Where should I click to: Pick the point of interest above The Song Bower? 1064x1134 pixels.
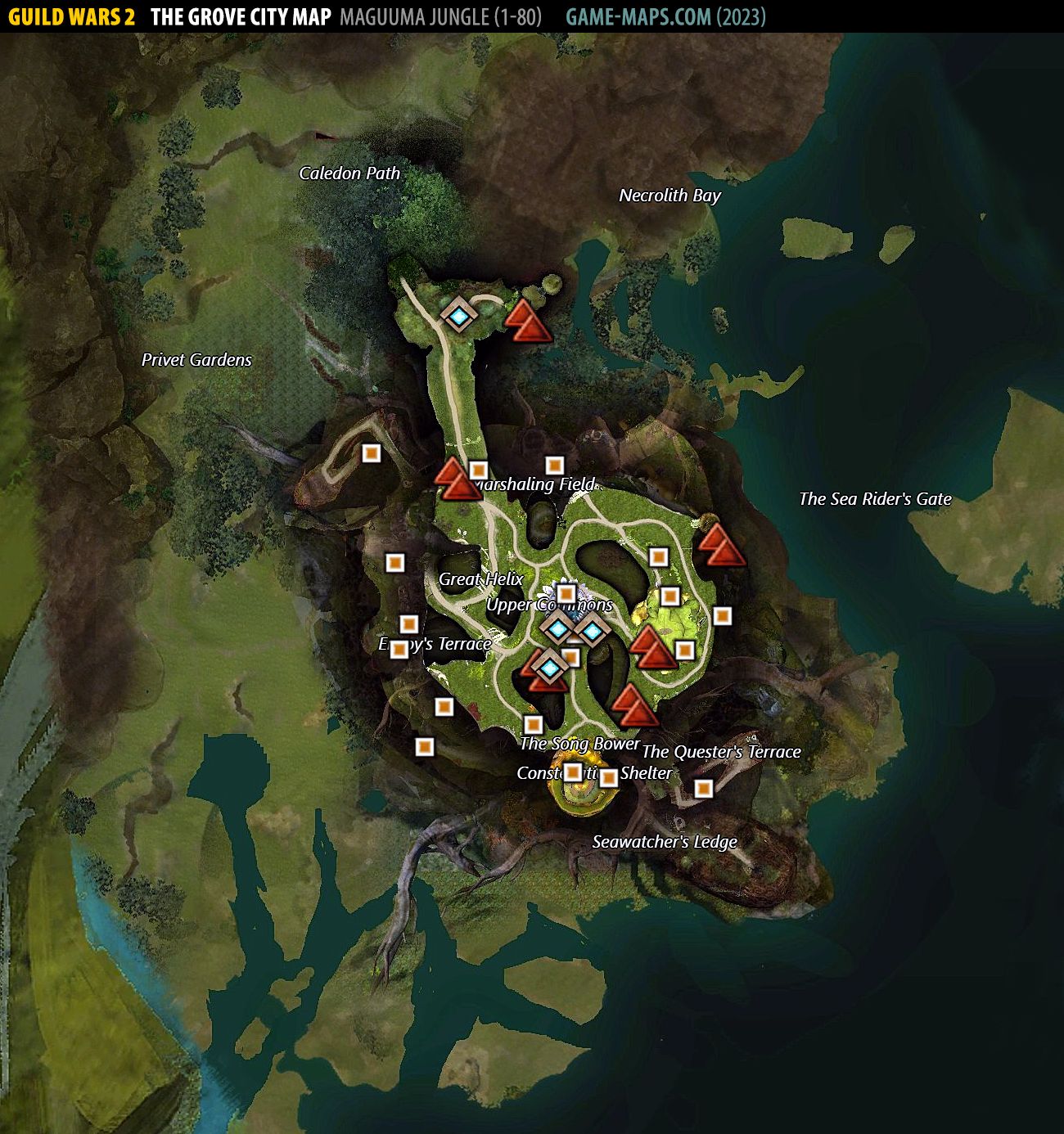(533, 724)
